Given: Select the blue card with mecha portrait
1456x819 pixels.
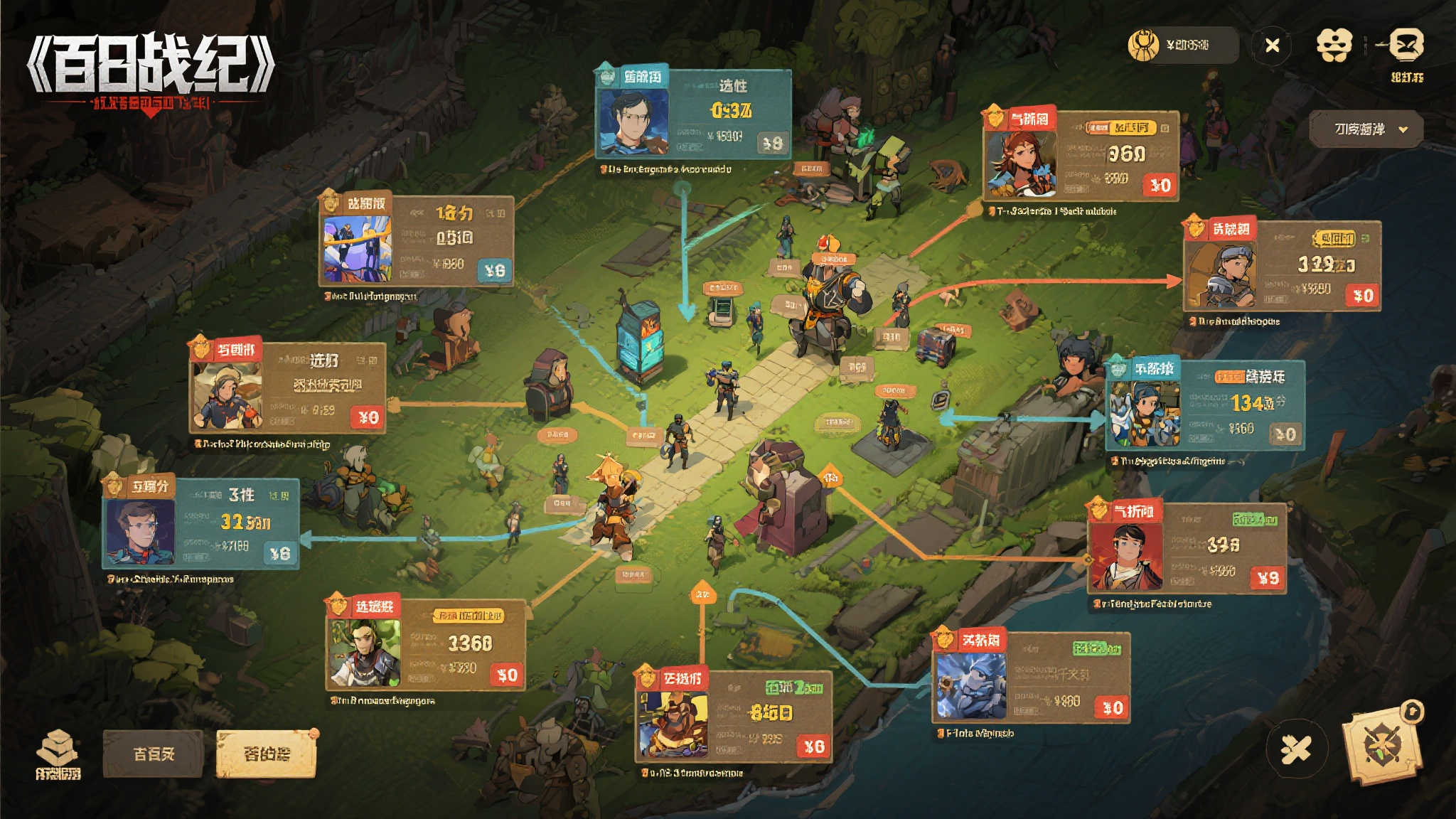Looking at the screenshot, I should coord(416,242).
